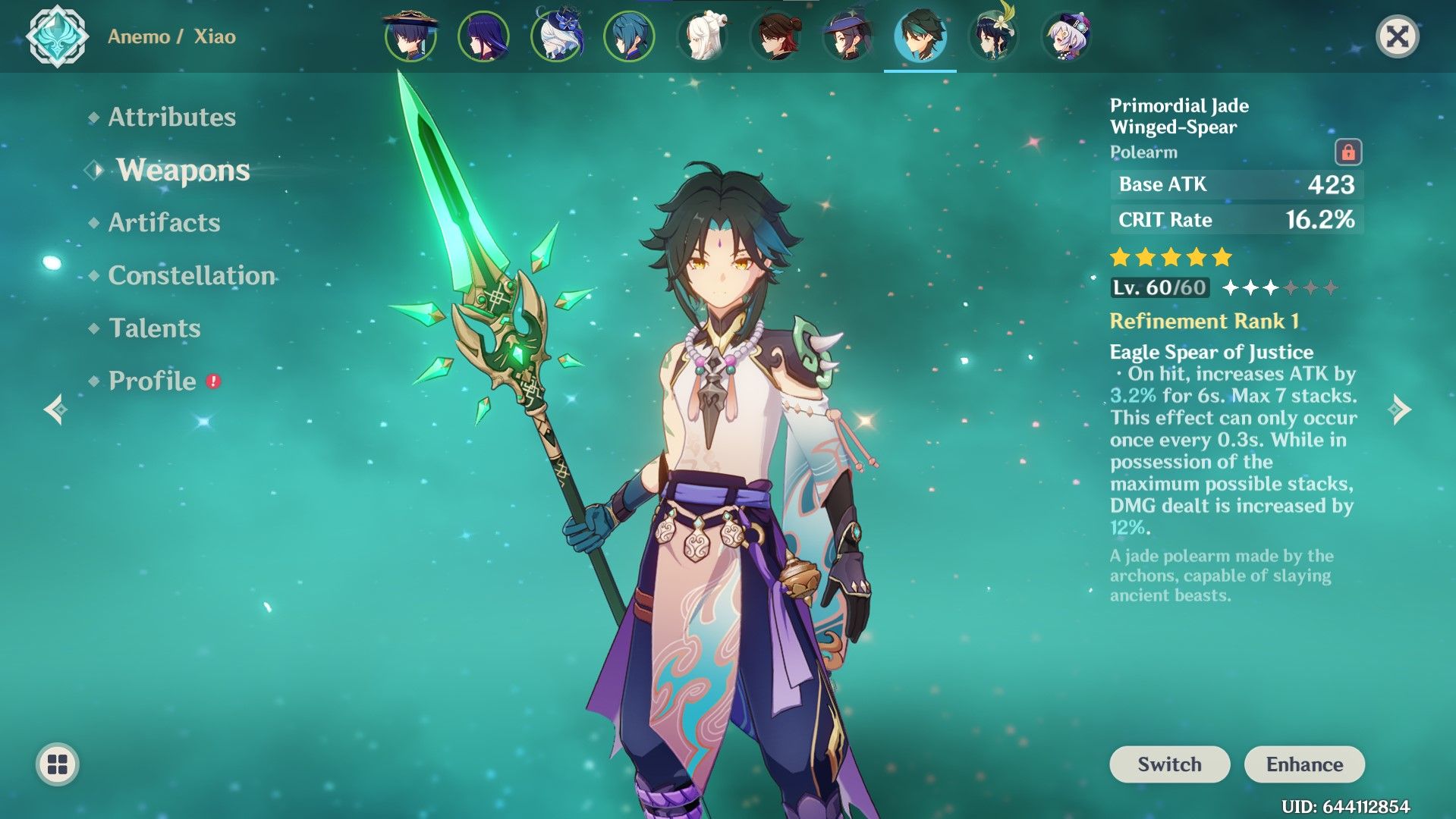Open Xingqiu's character details
Image resolution: width=1456 pixels, height=819 pixels.
tap(630, 36)
